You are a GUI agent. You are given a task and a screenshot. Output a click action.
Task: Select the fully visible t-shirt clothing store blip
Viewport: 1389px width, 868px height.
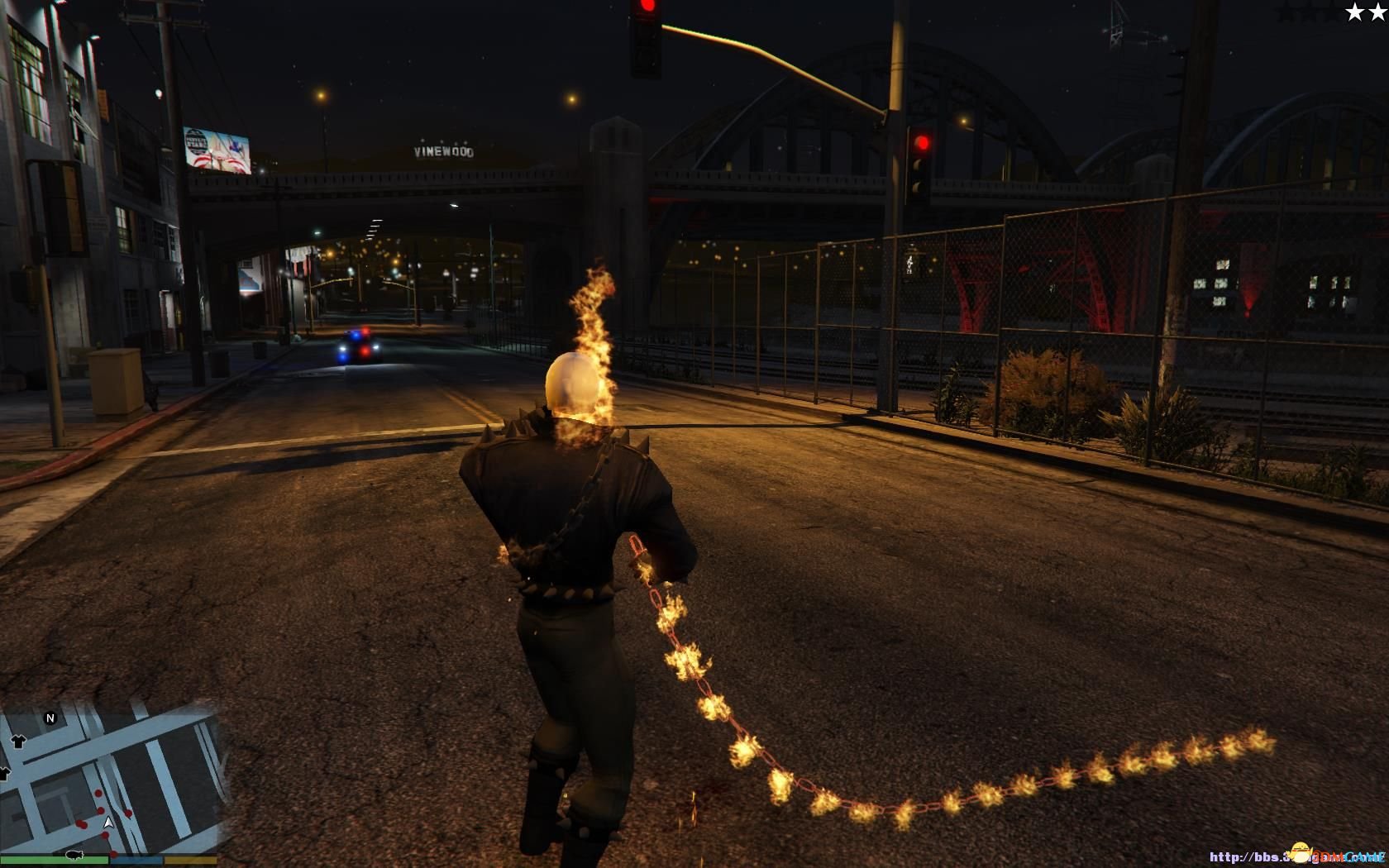pos(18,742)
